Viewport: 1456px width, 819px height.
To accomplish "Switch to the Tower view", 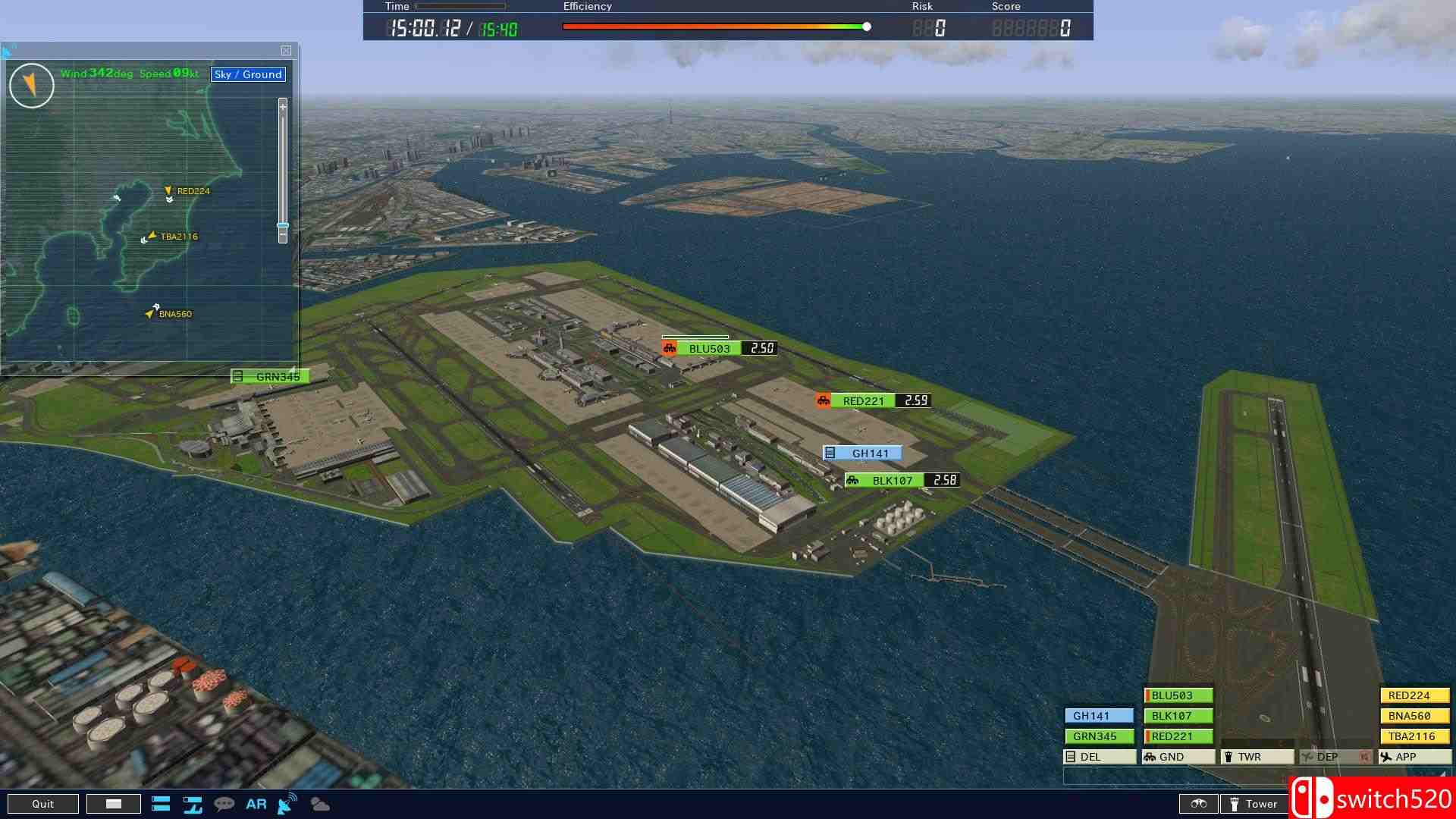I will pyautogui.click(x=1255, y=804).
